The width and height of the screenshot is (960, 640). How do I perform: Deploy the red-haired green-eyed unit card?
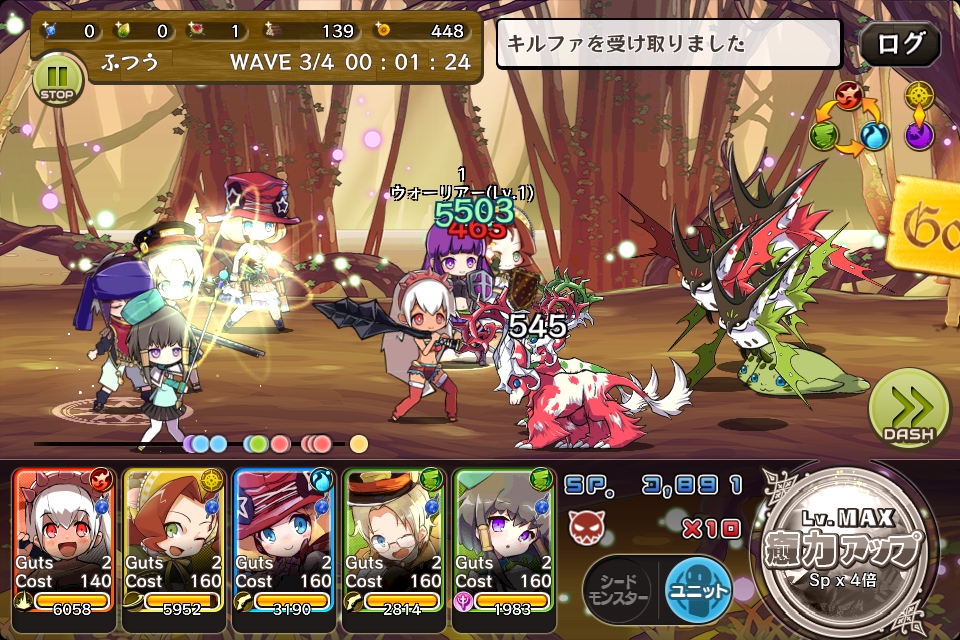click(x=174, y=540)
